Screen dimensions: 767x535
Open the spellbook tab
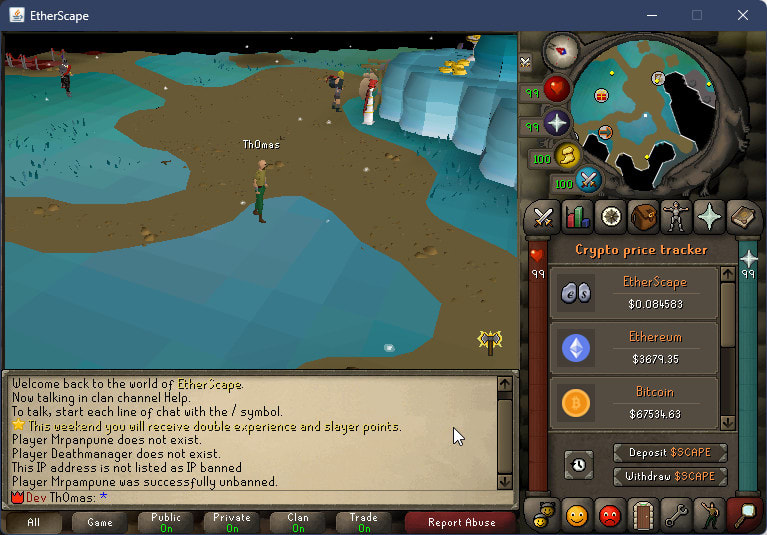coord(742,216)
